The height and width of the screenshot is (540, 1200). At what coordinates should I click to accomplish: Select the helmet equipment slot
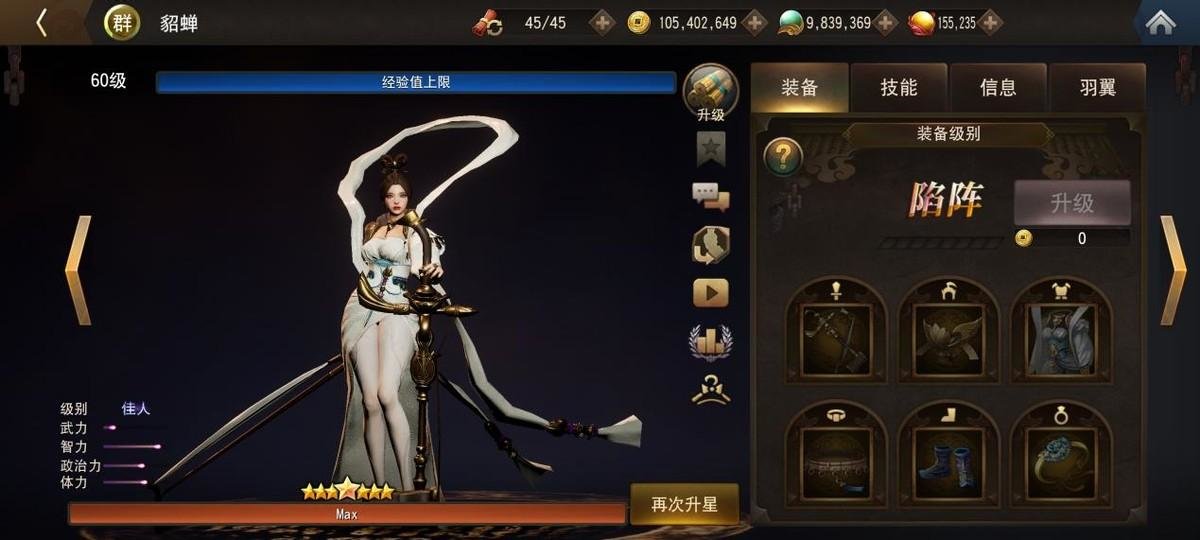tap(948, 336)
